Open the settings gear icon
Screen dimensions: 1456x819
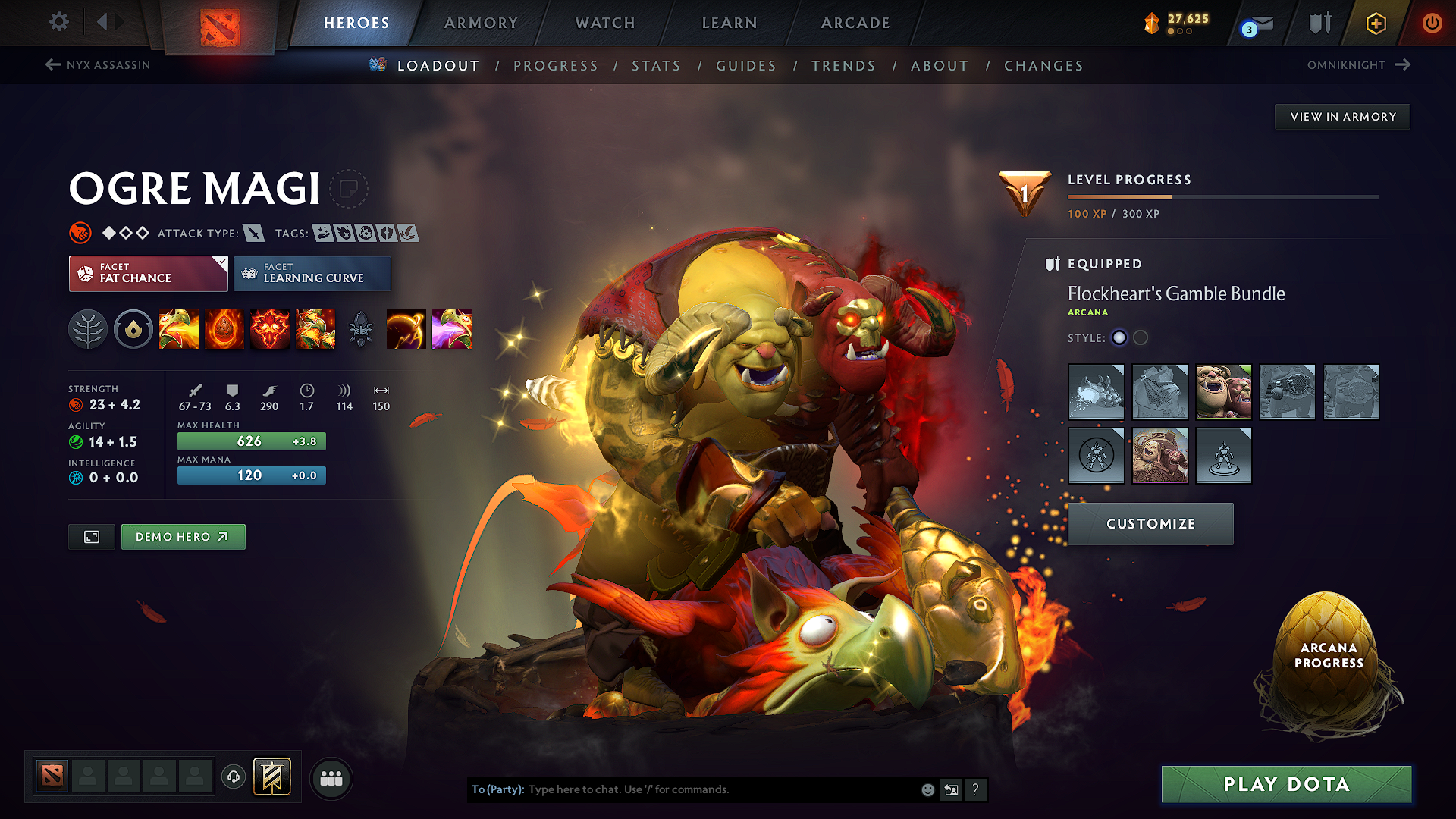click(58, 22)
